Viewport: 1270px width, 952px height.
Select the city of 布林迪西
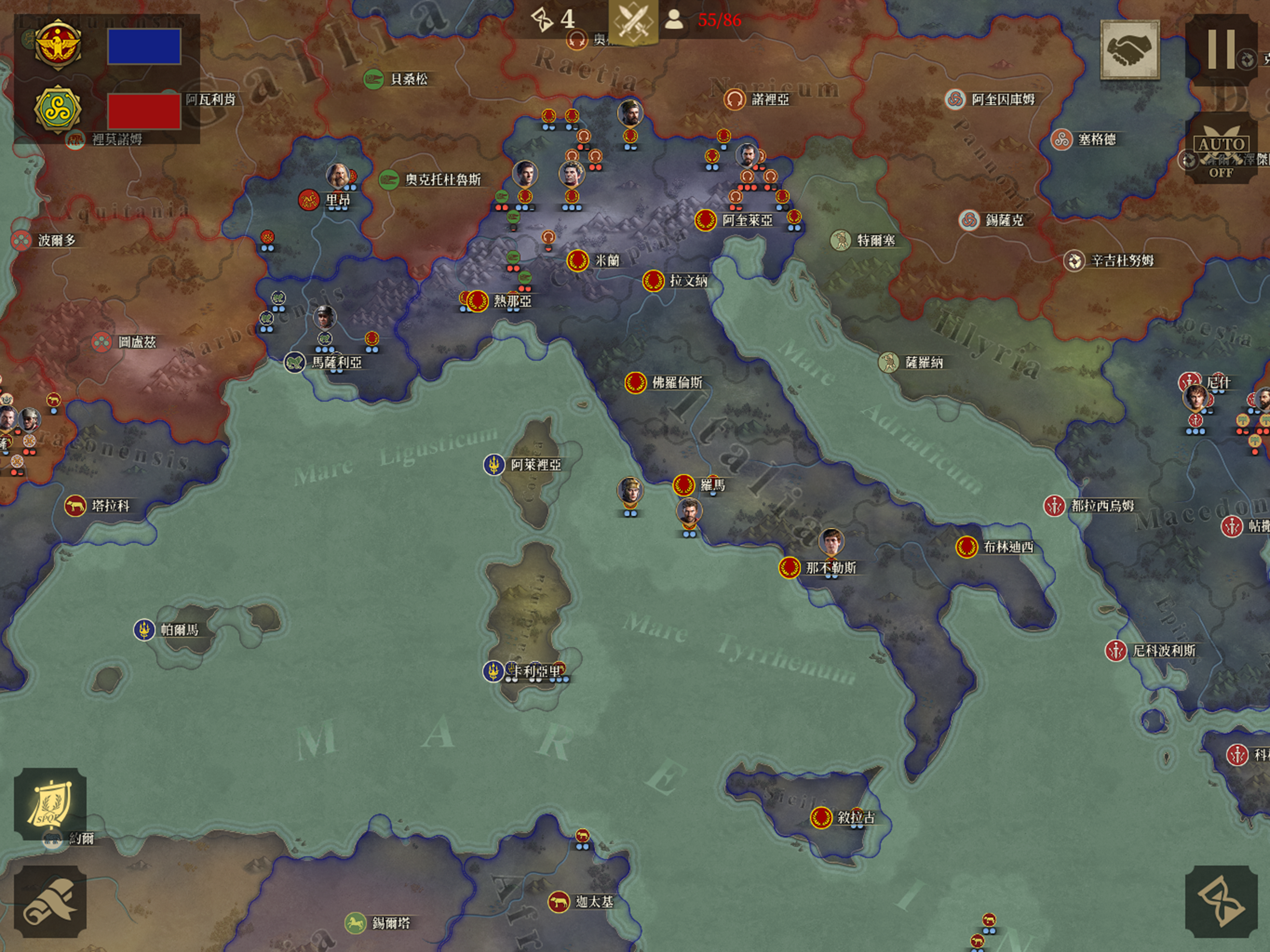coord(967,547)
